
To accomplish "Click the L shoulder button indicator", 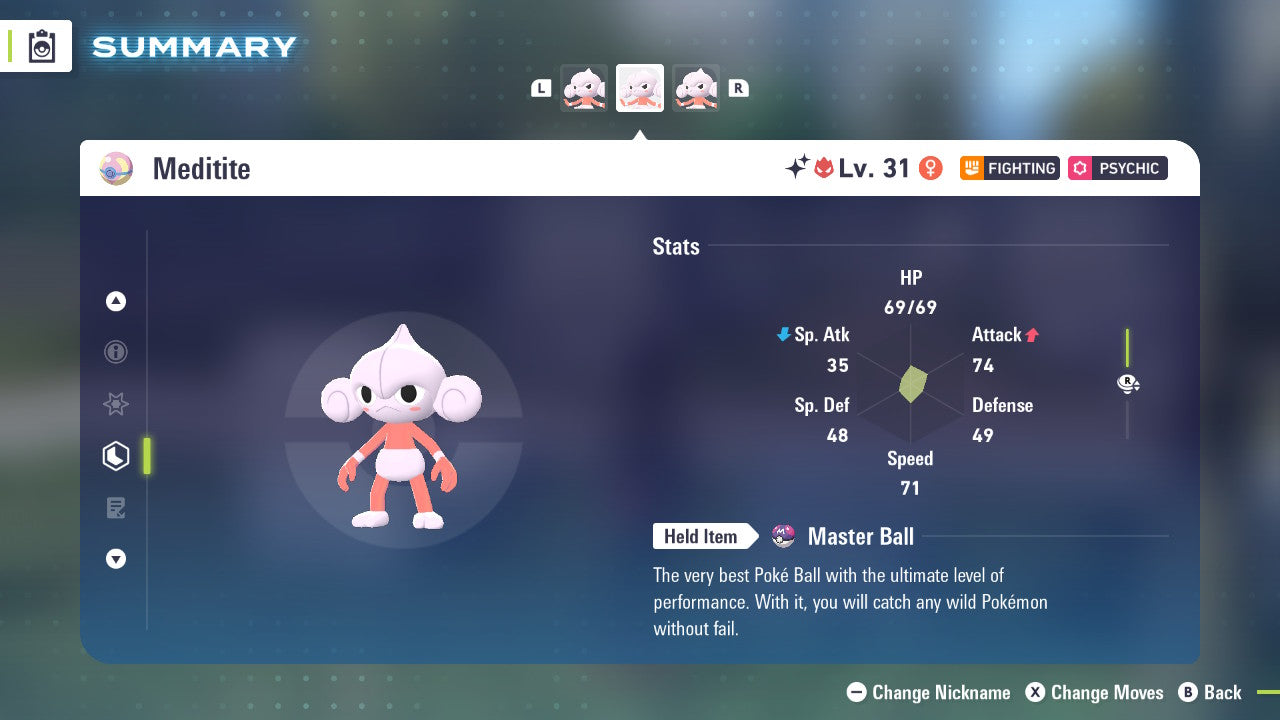I will click(540, 87).
